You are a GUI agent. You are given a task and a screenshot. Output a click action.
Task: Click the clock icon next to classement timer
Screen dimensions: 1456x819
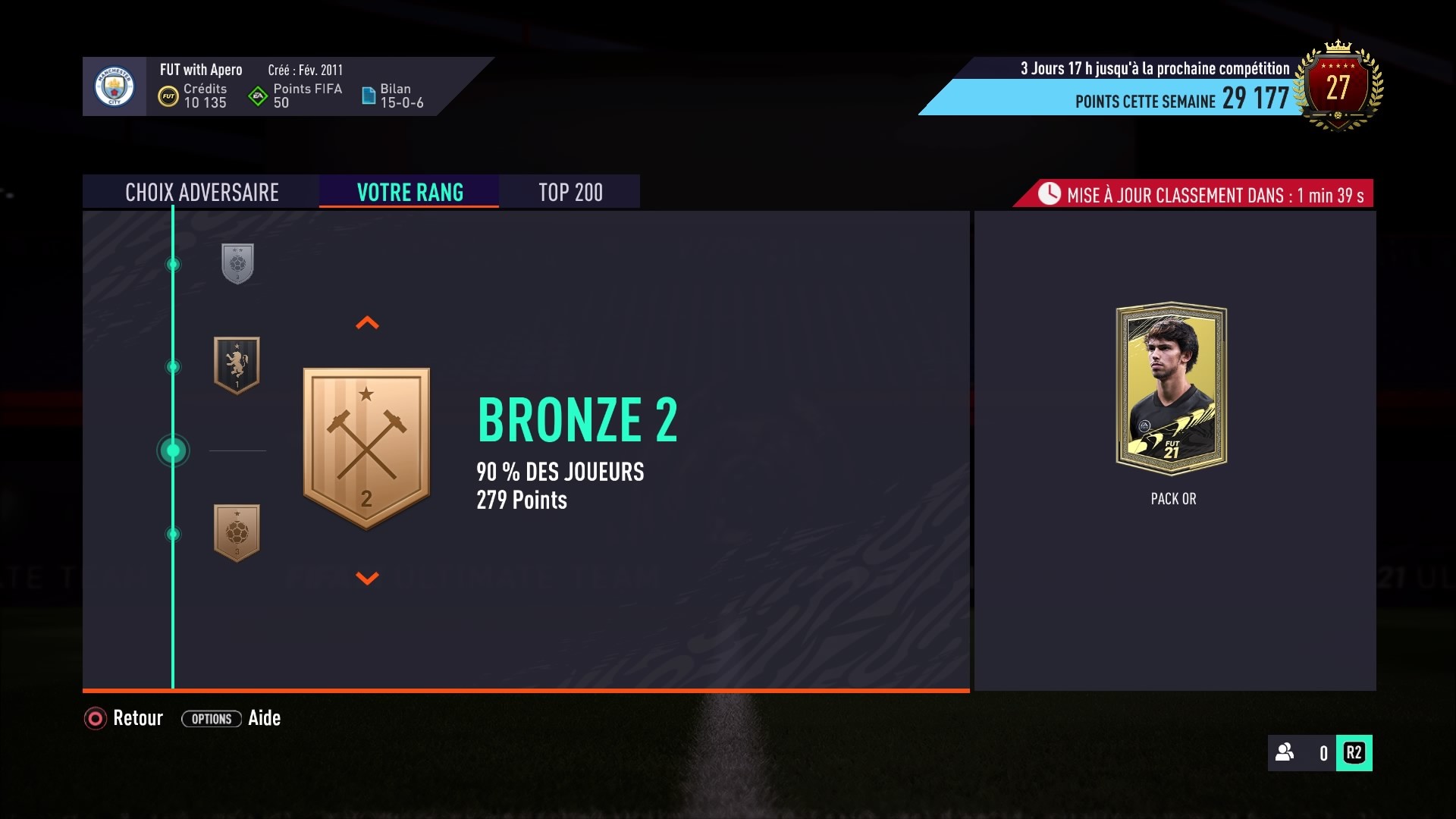pyautogui.click(x=1050, y=194)
